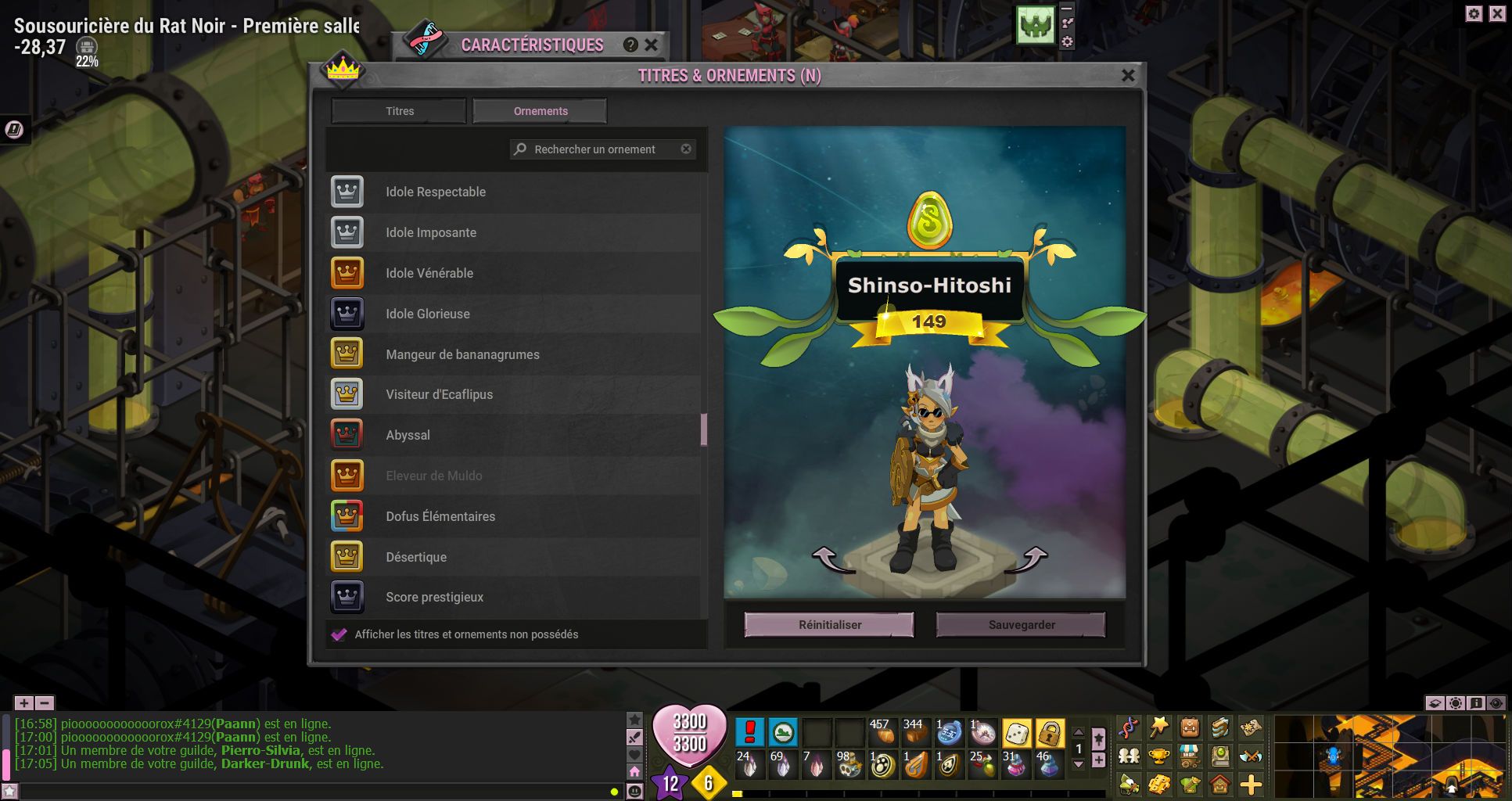
Task: Switch to the Ornements tab
Action: click(x=539, y=110)
